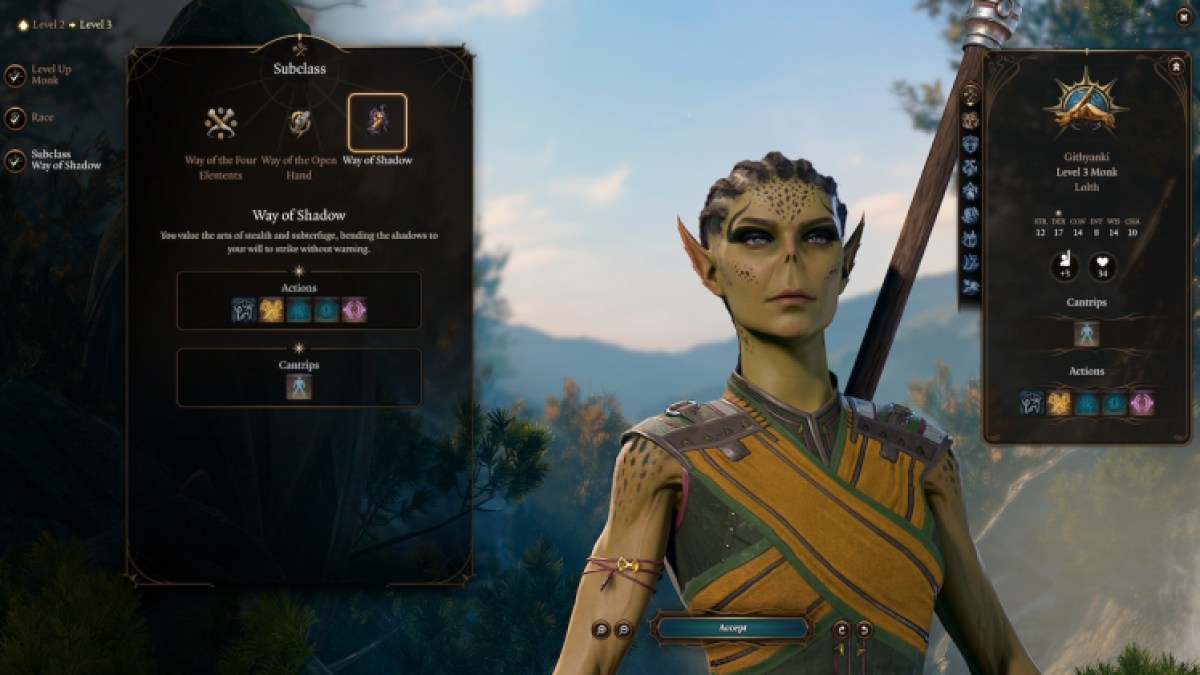
Task: Click the right zoom magnifier button
Action: pos(623,629)
